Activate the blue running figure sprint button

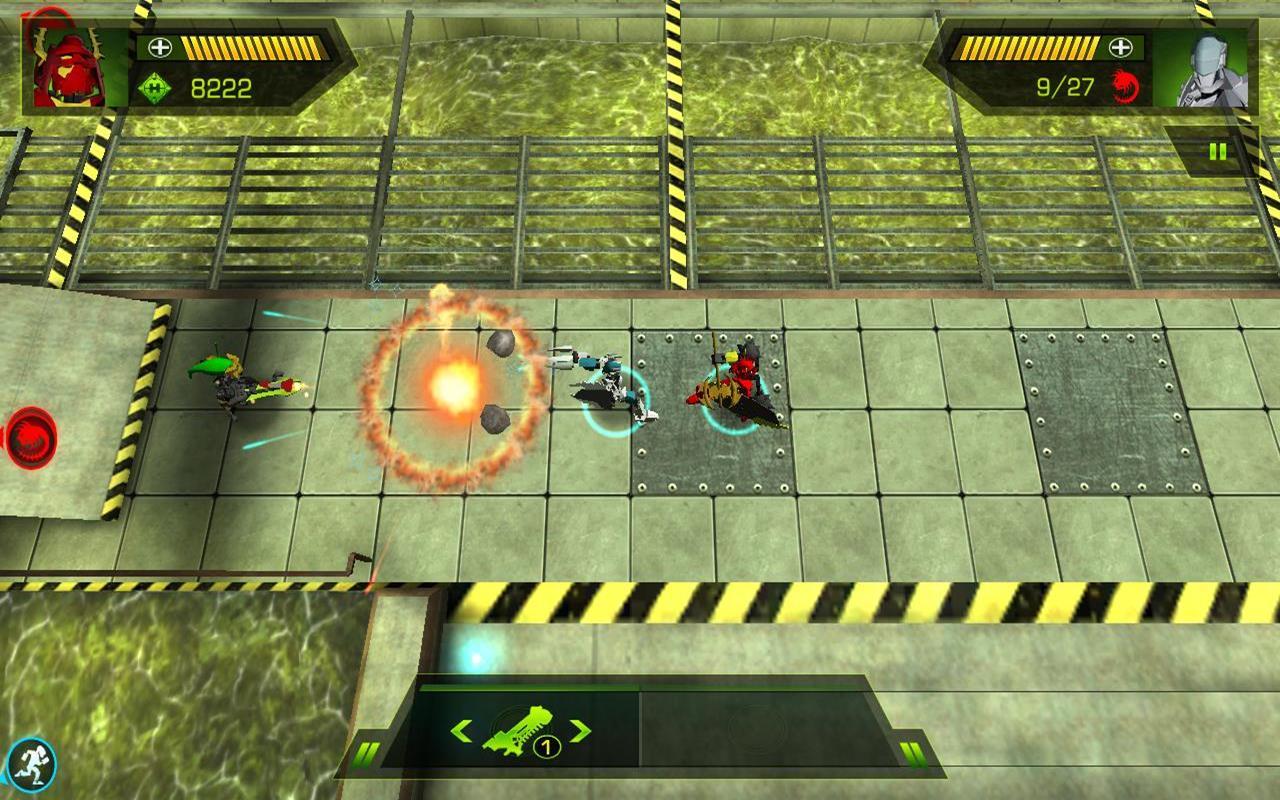30,767
